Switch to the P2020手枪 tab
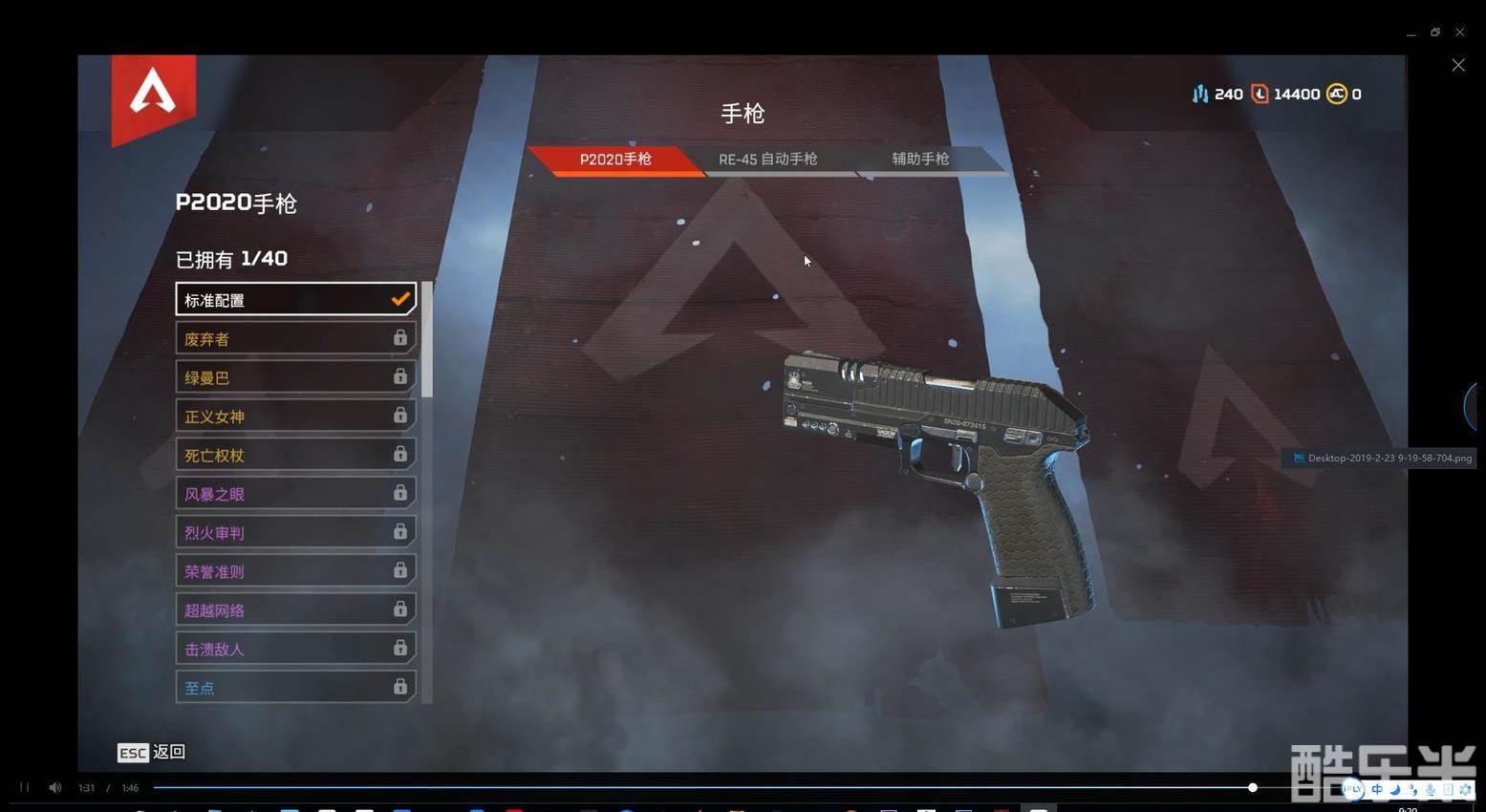The image size is (1486, 812). point(614,160)
